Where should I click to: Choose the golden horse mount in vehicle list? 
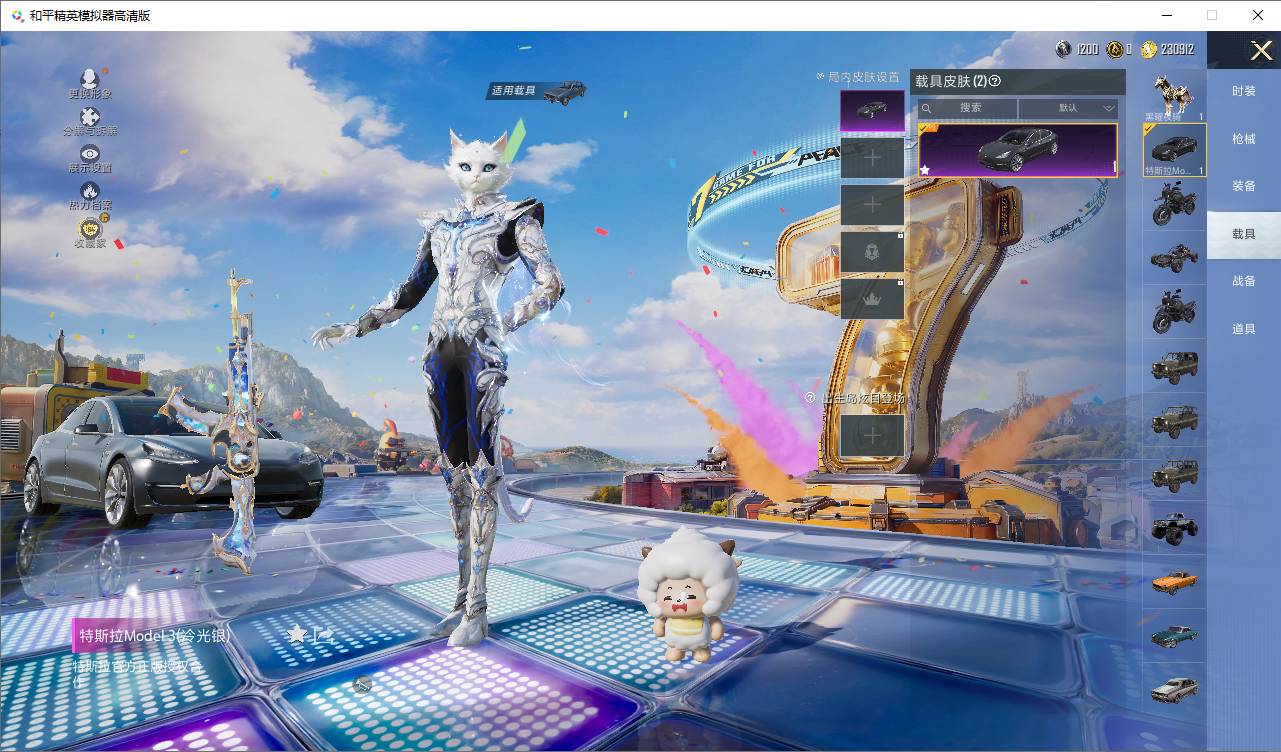click(1174, 96)
